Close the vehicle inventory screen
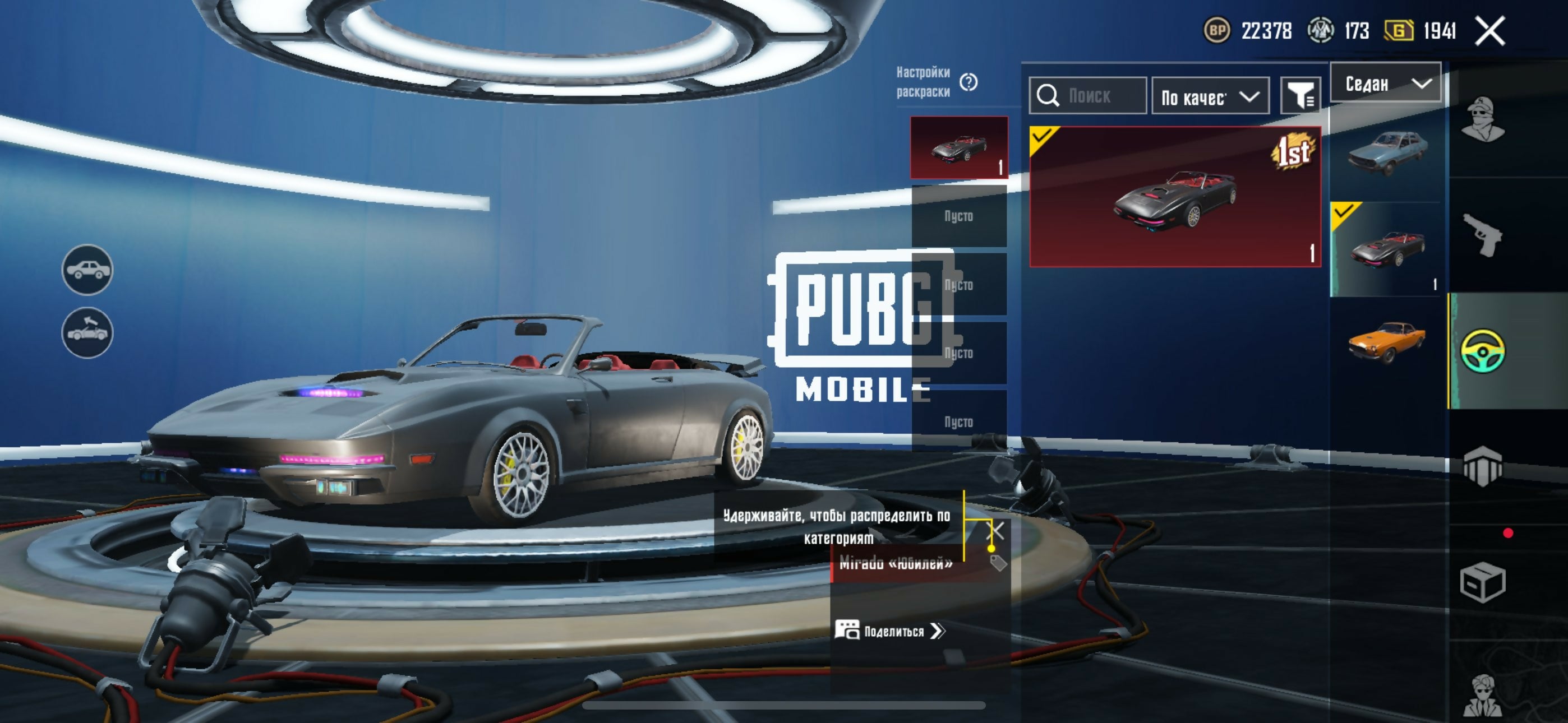Viewport: 1568px width, 723px height. tap(1489, 30)
